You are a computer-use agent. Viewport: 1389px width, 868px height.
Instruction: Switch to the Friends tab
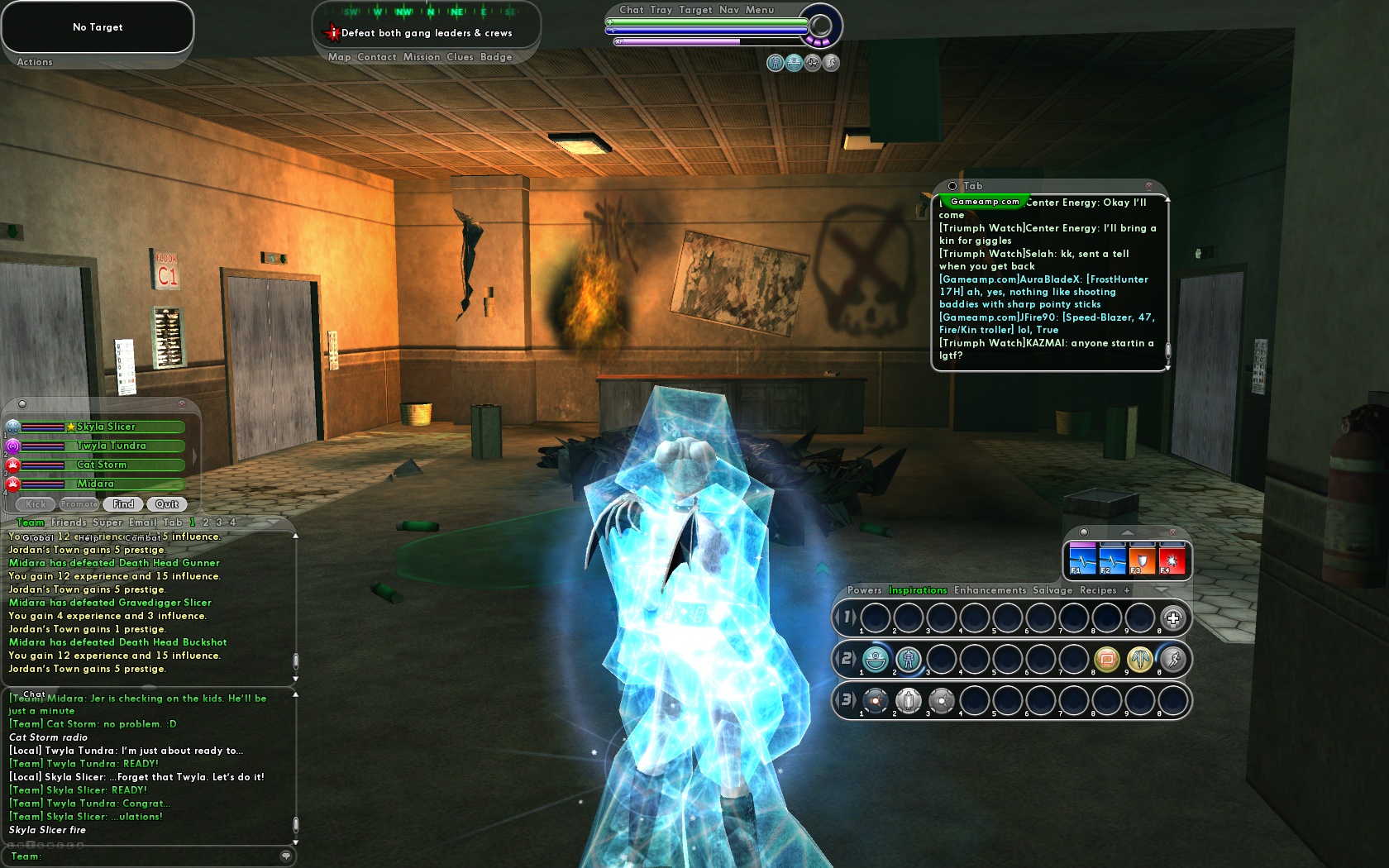point(69,522)
